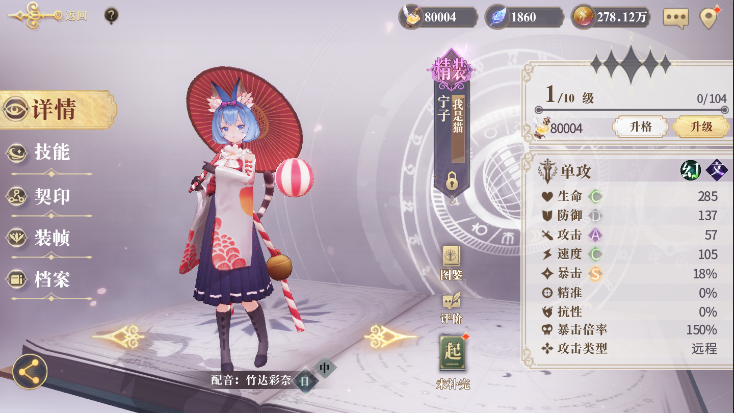Open the 档案 archive tab
This screenshot has height=413, width=734.
click(x=50, y=280)
